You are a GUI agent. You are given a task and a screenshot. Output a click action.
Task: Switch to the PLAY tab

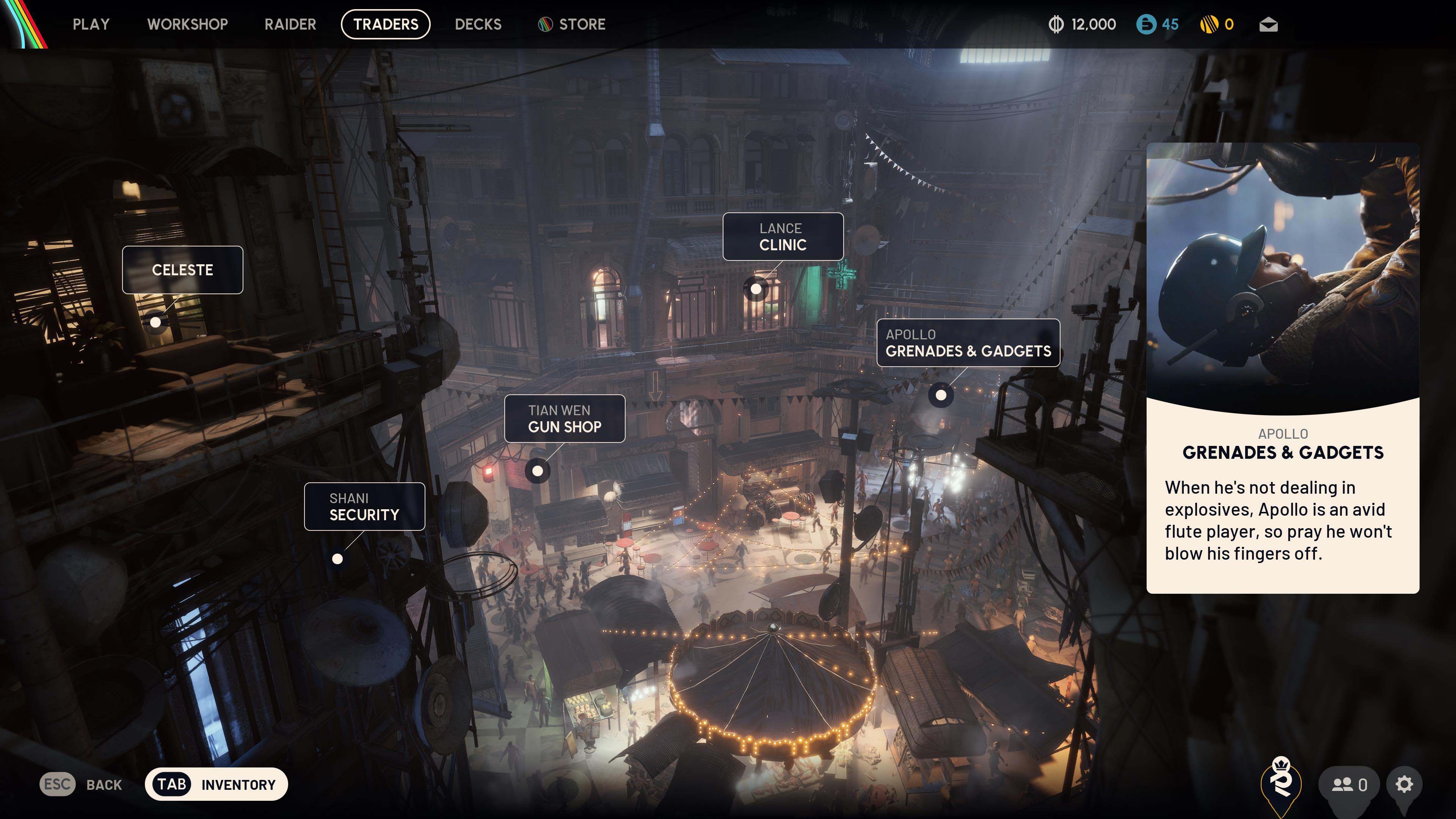click(91, 24)
